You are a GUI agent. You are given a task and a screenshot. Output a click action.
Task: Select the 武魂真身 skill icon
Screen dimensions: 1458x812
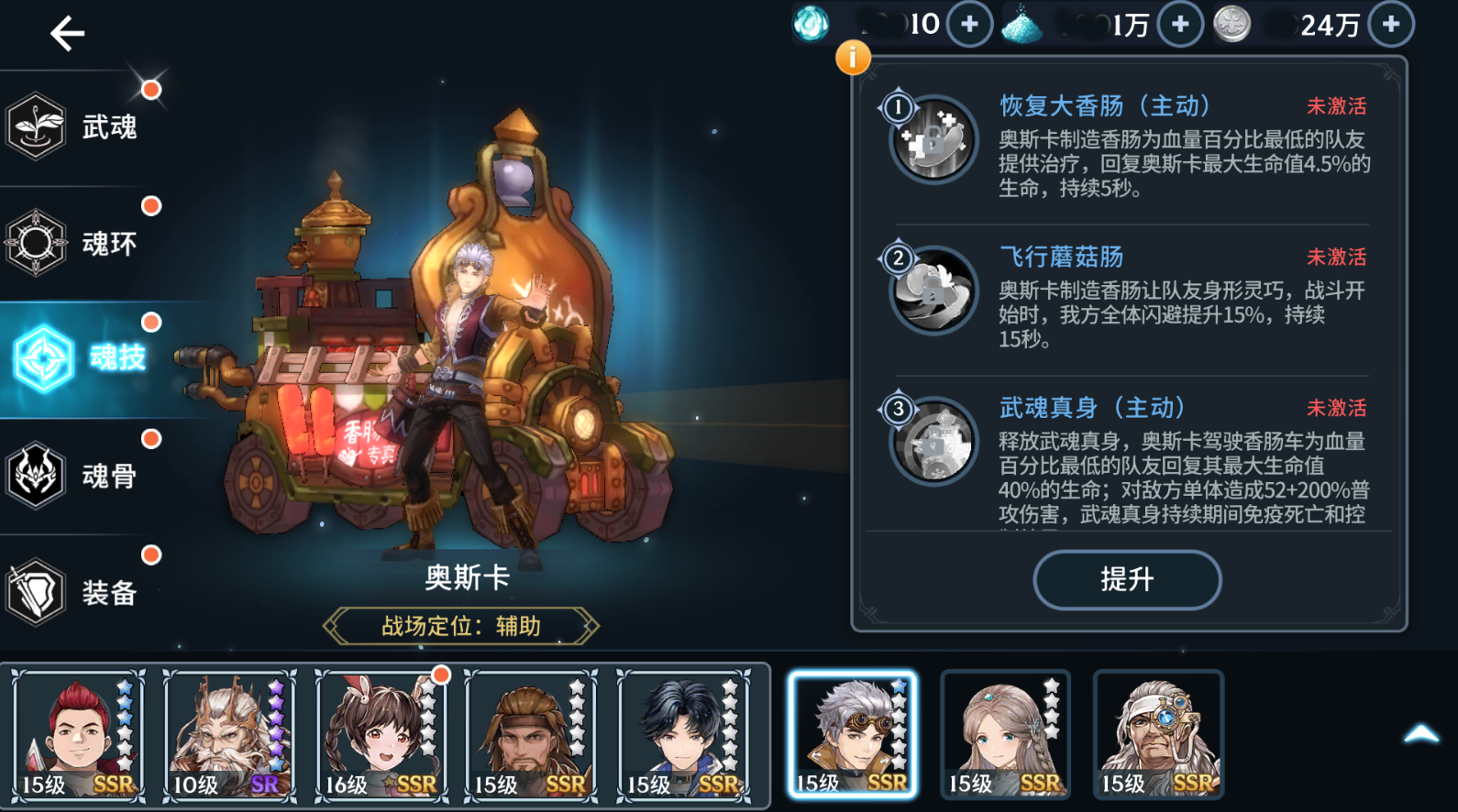[933, 442]
